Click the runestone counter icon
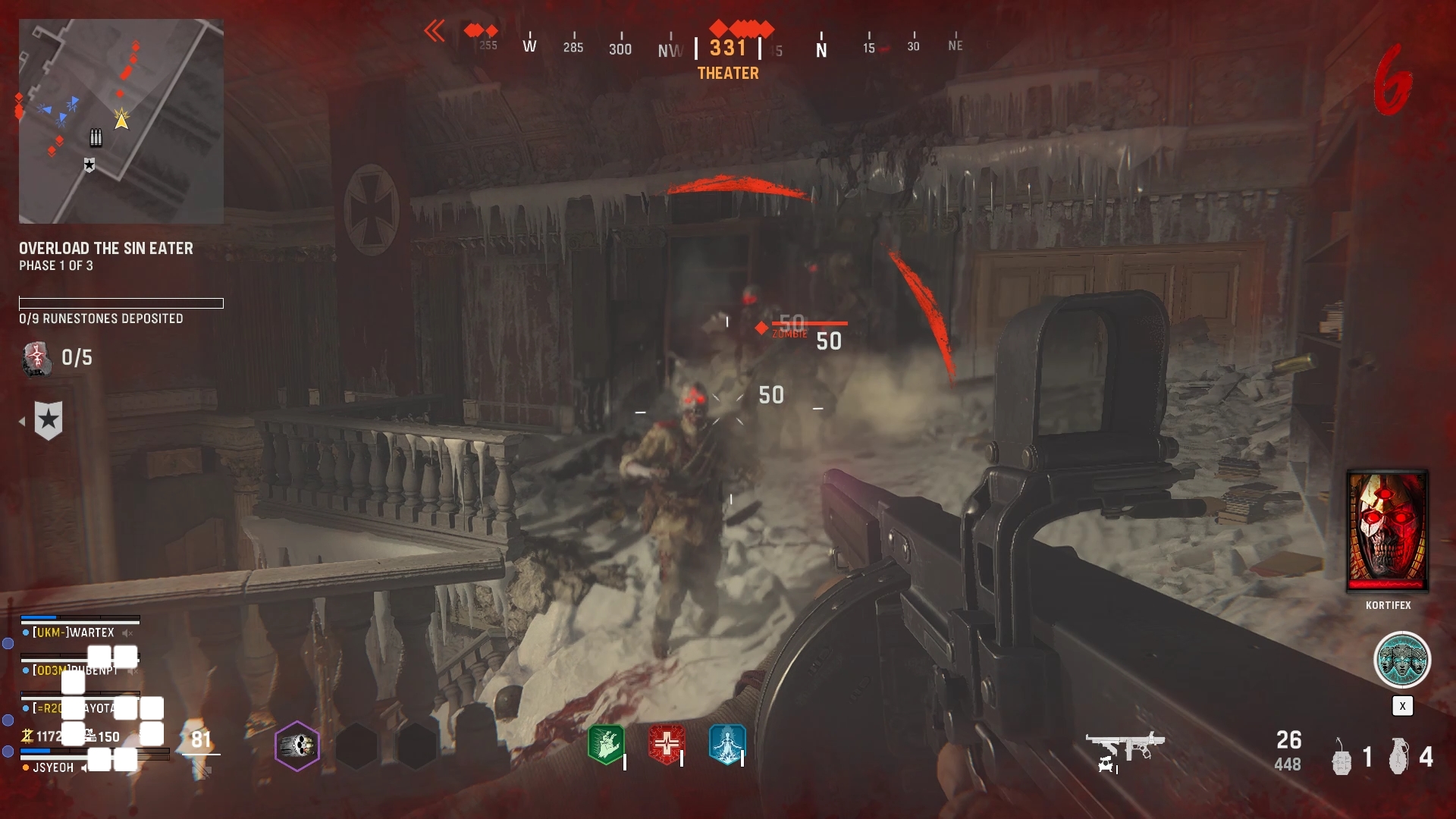This screenshot has width=1456, height=819. click(36, 358)
